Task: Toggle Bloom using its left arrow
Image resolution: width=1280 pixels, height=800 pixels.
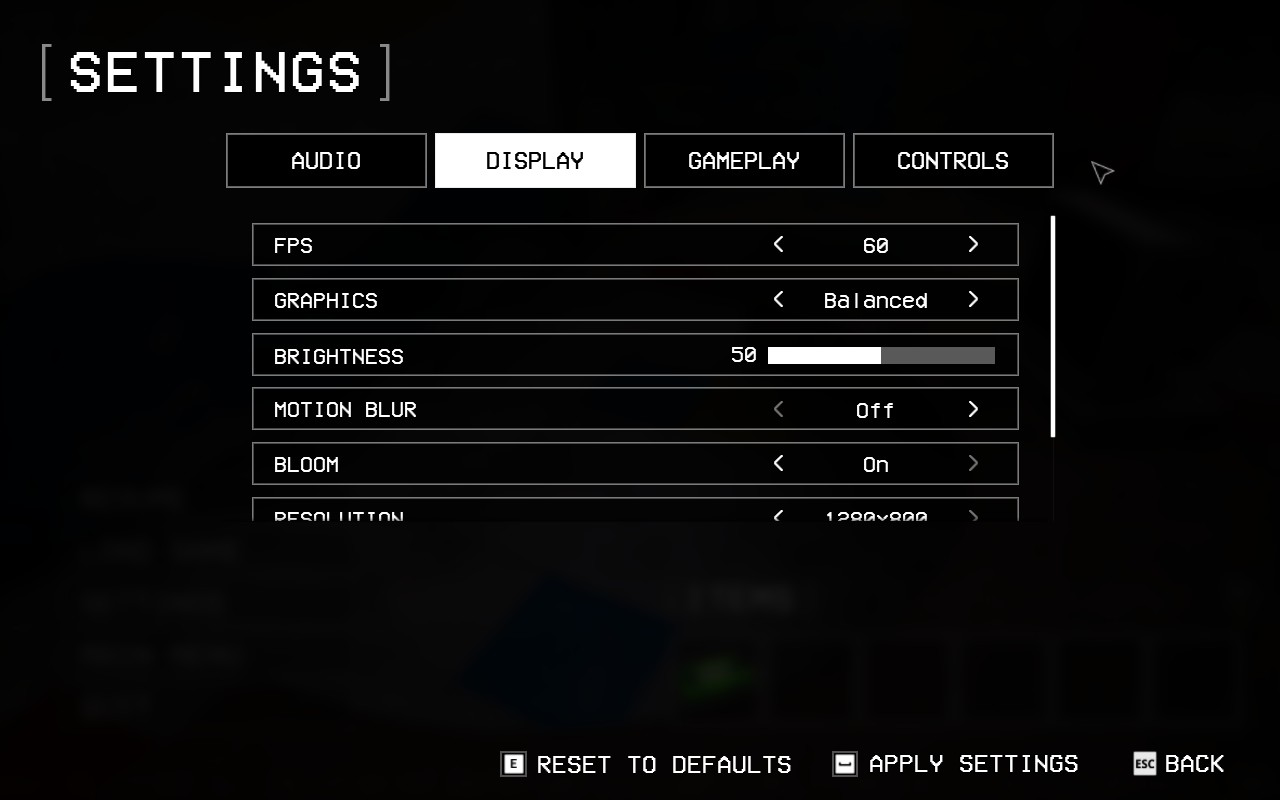Action: (x=779, y=464)
